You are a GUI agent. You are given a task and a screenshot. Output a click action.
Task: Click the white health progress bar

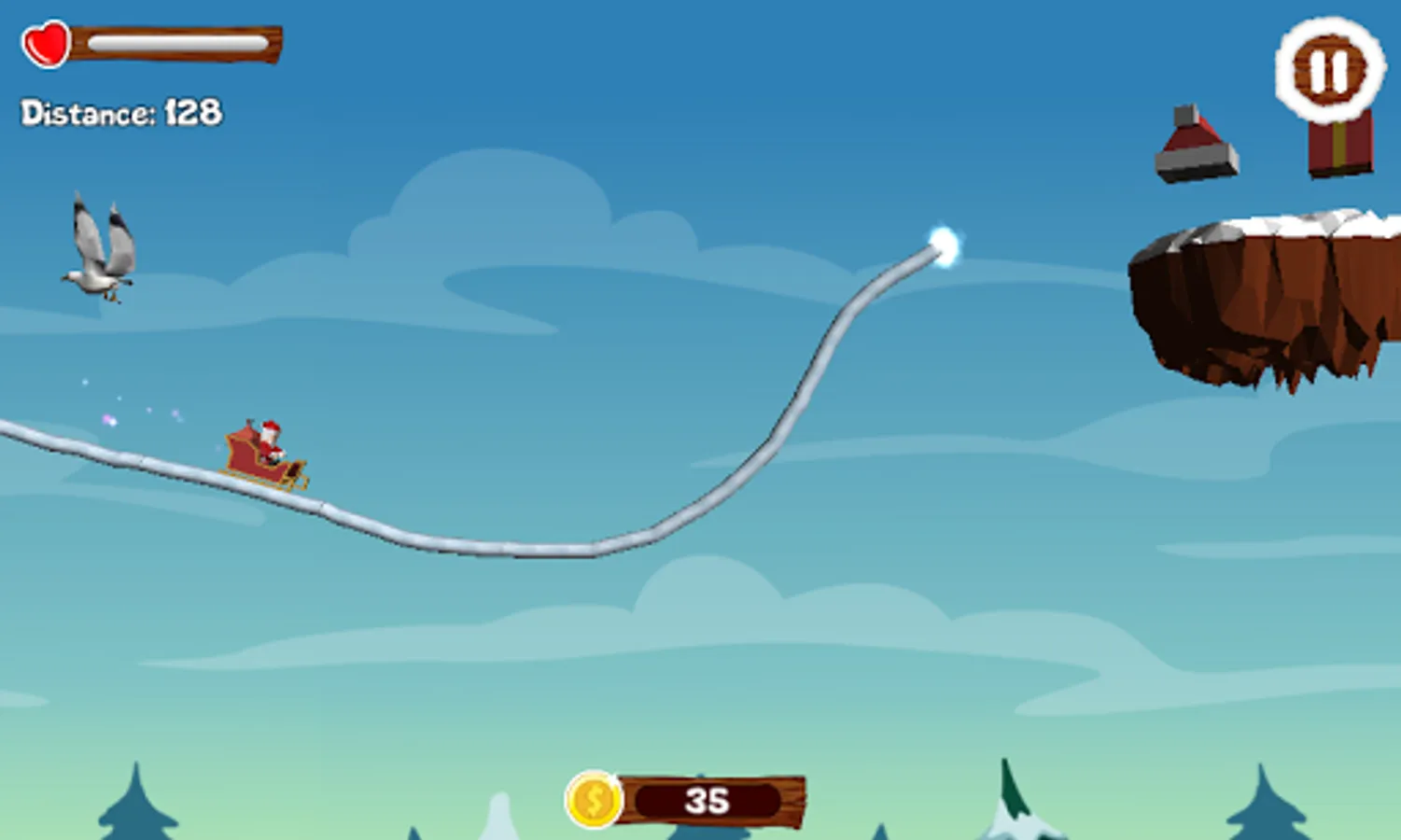[x=177, y=40]
